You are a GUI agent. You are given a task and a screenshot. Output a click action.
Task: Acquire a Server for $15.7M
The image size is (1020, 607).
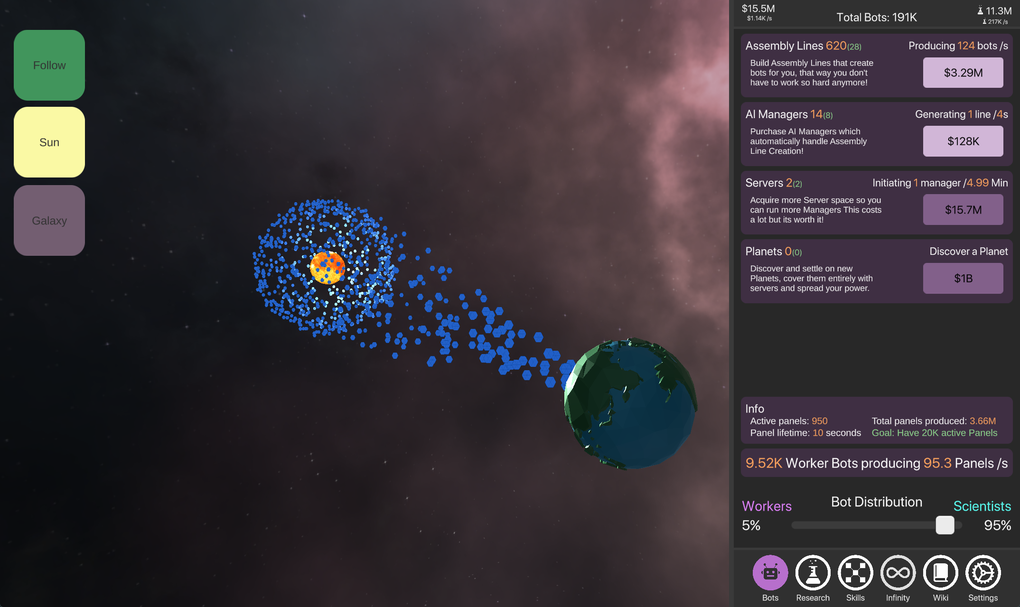click(962, 209)
